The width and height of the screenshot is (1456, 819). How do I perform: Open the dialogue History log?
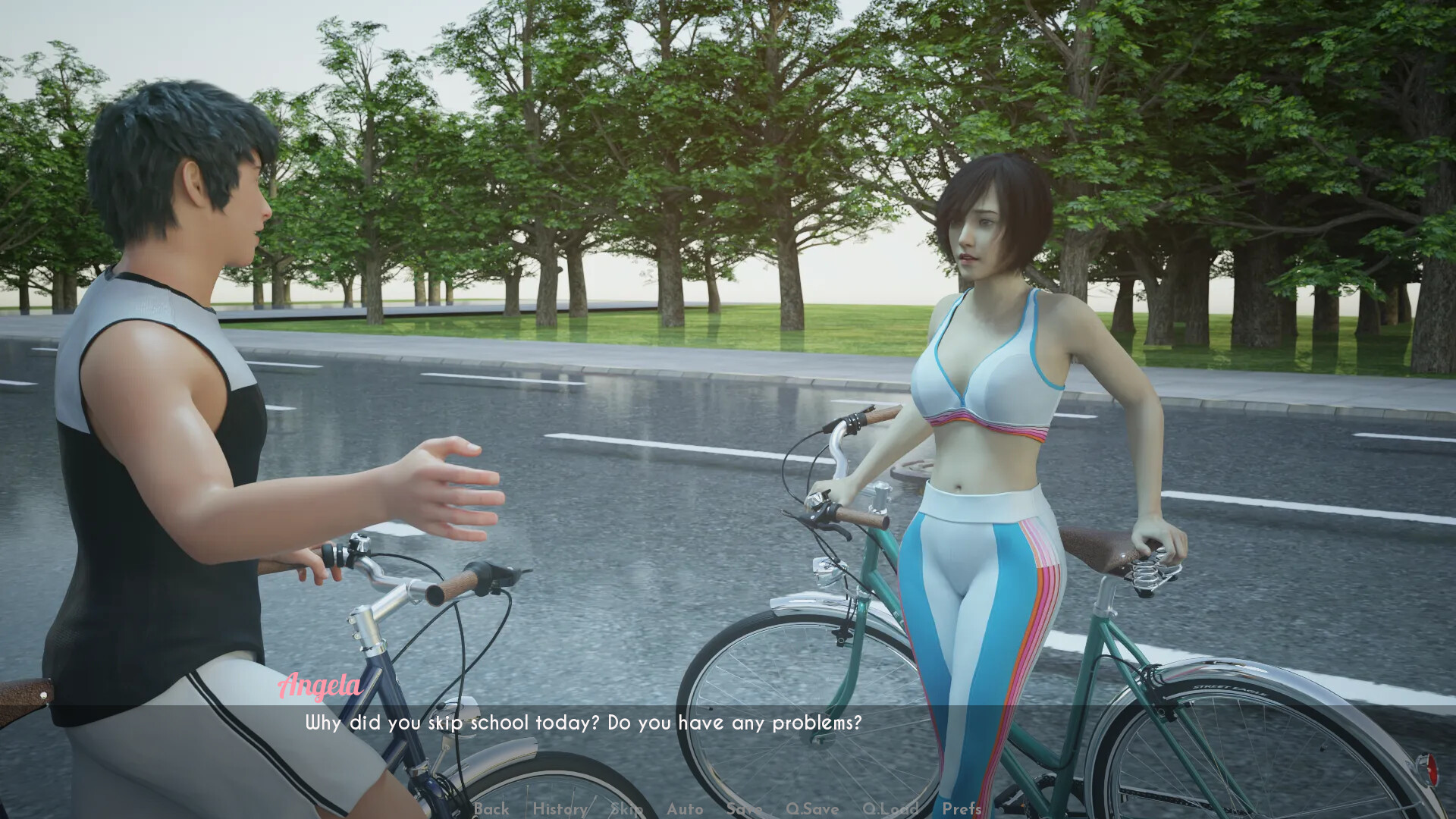[x=560, y=808]
